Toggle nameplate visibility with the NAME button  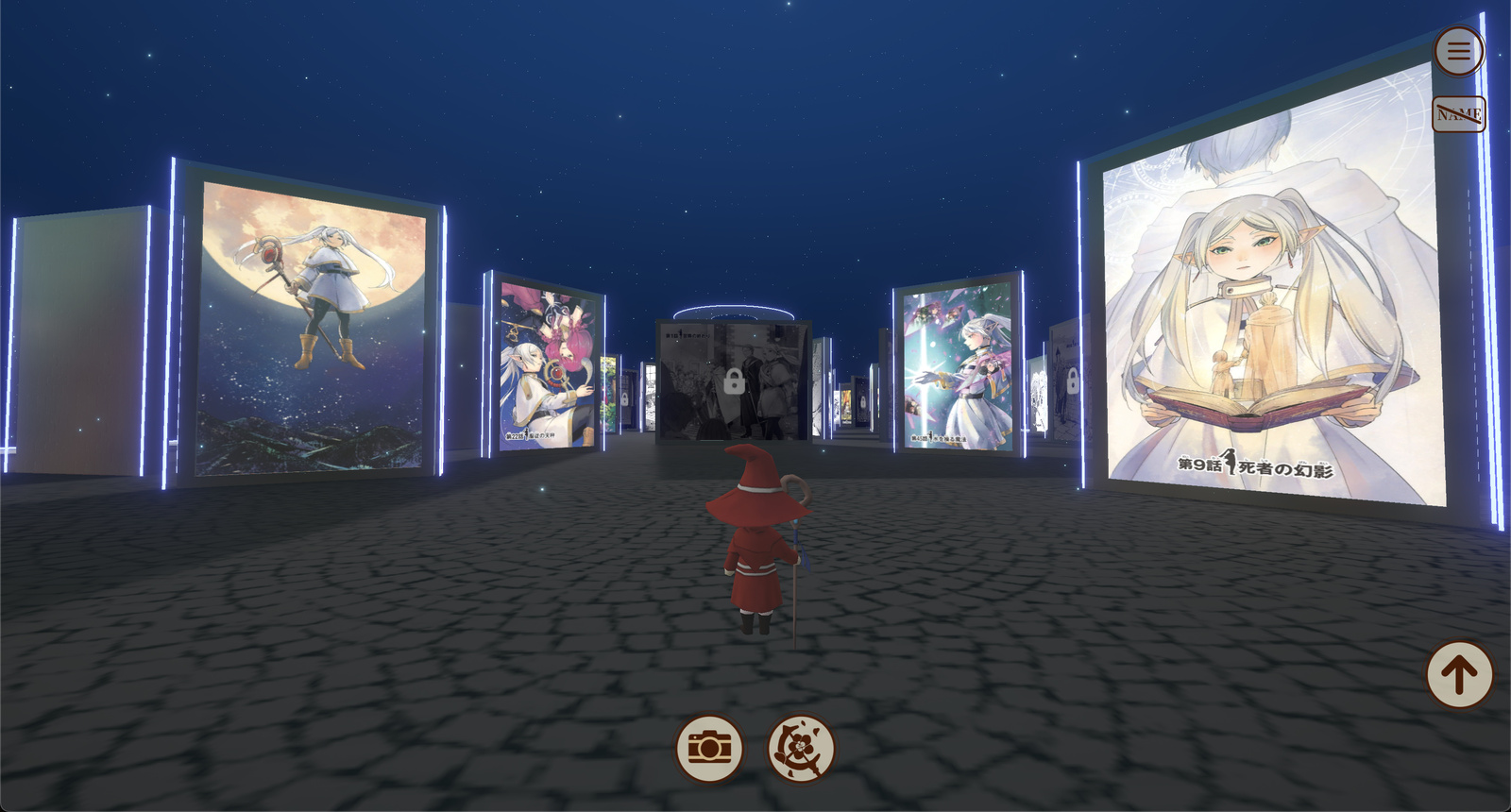pyautogui.click(x=1459, y=113)
